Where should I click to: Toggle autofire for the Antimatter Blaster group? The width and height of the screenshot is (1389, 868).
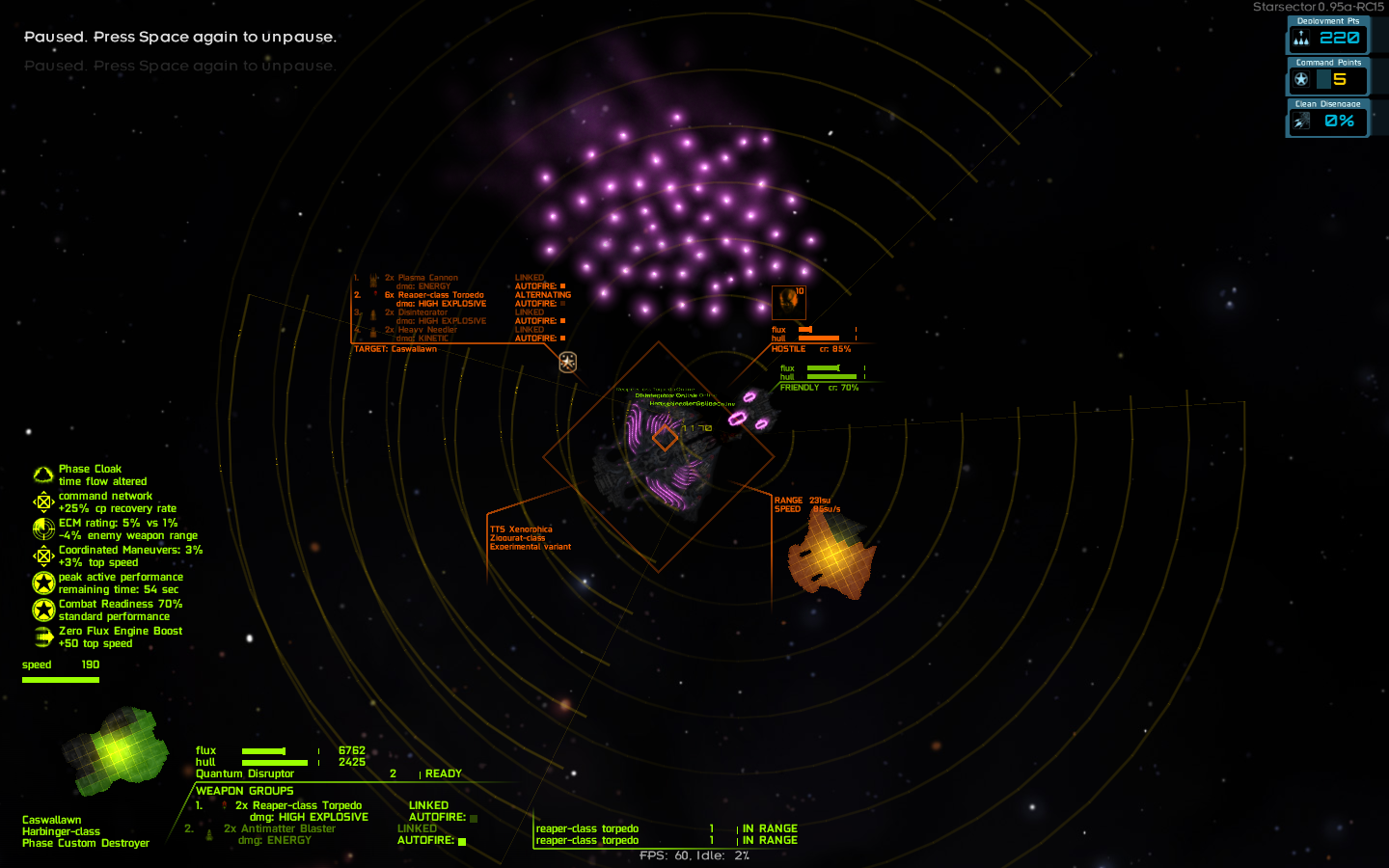[x=464, y=841]
